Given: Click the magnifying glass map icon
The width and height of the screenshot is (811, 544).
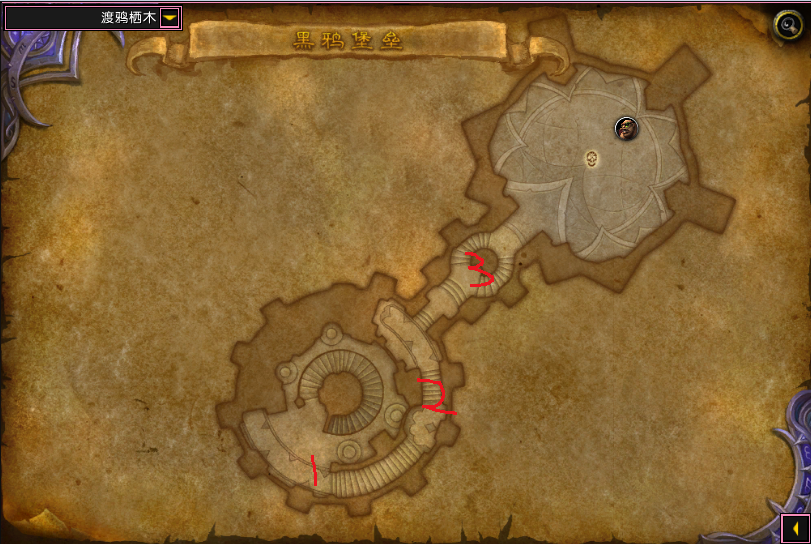Looking at the screenshot, I should (x=787, y=25).
